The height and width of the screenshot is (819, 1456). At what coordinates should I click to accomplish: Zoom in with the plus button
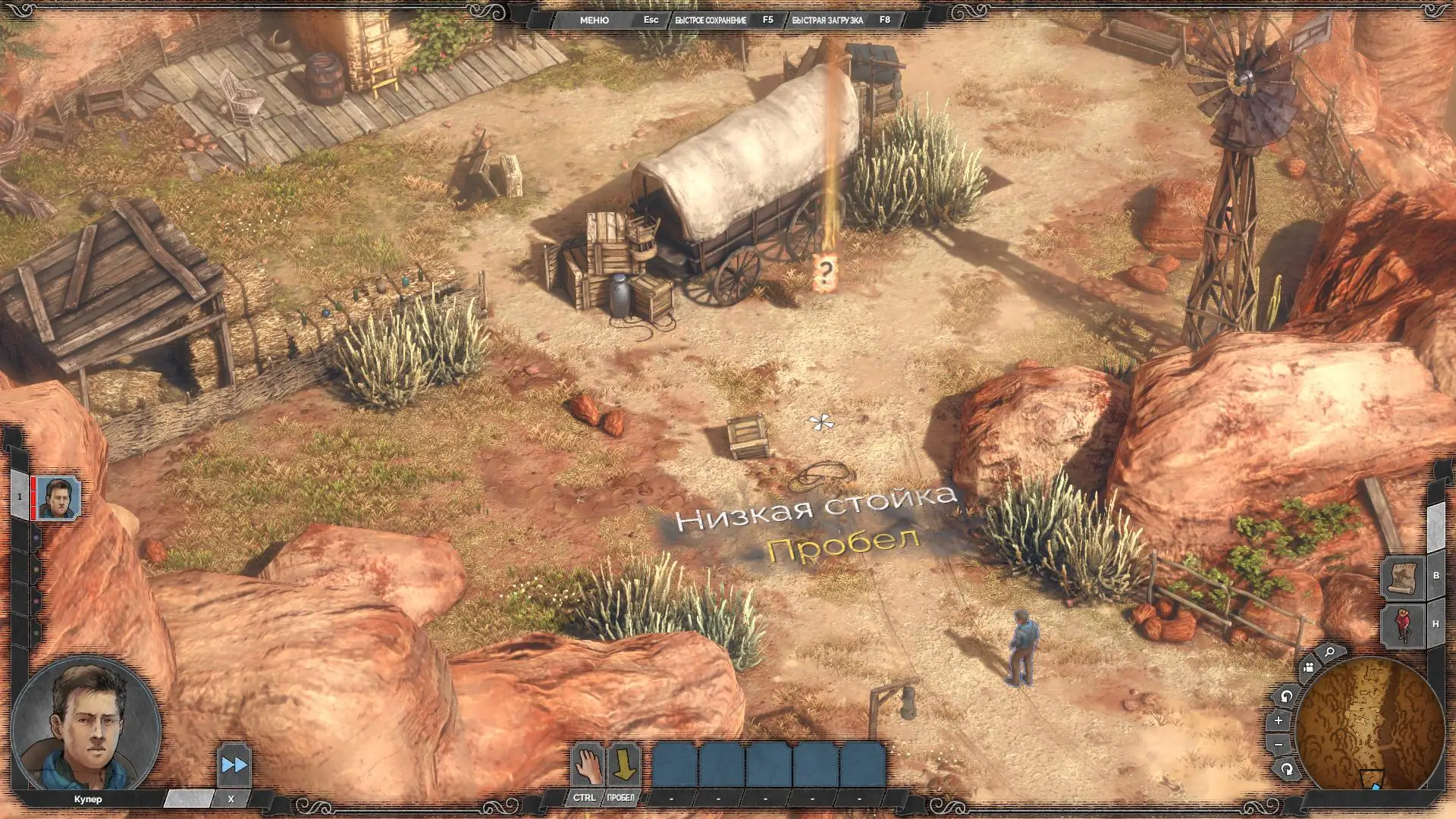pos(1279,720)
